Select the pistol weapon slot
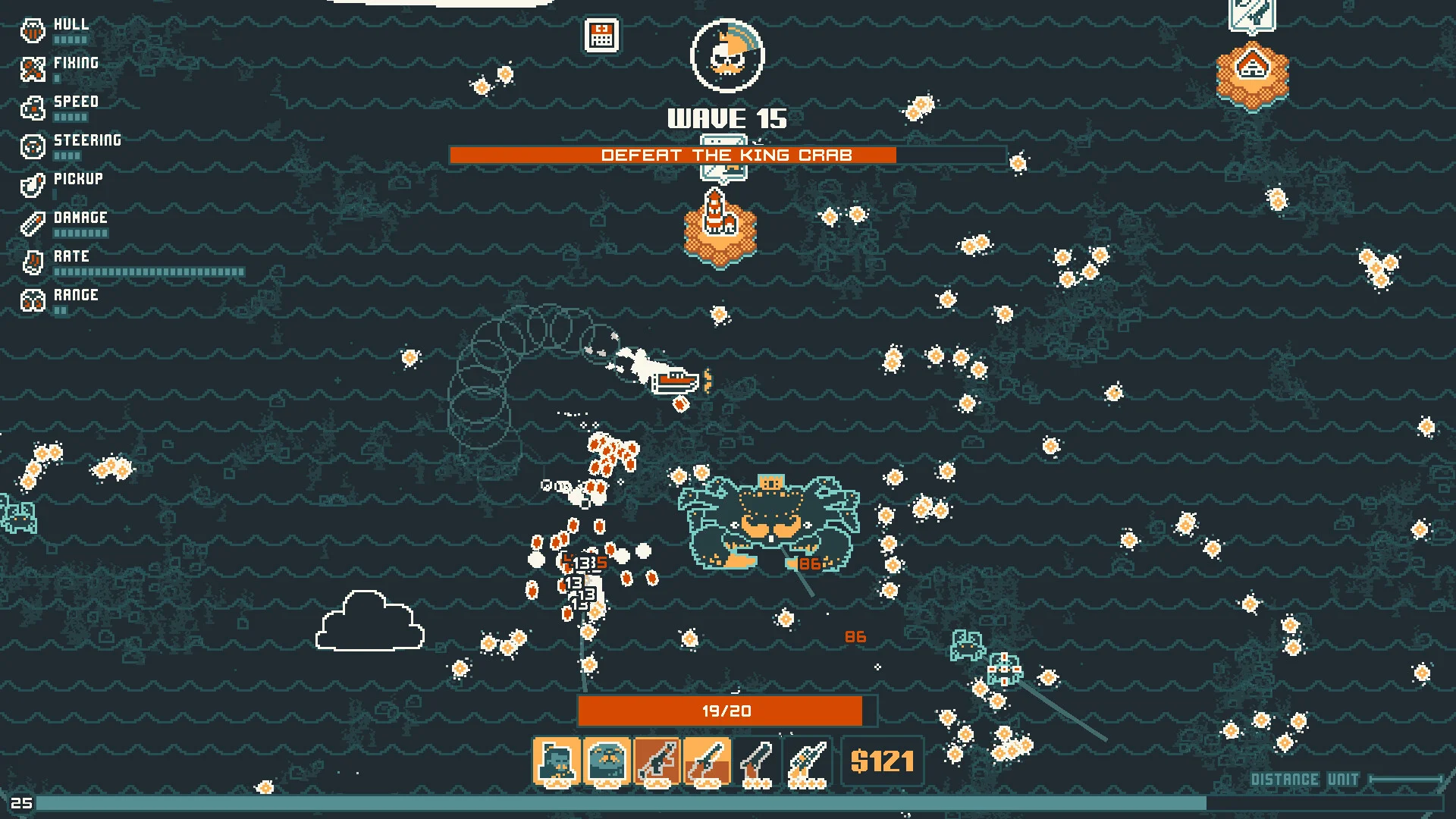The width and height of the screenshot is (1456, 819). (x=757, y=761)
